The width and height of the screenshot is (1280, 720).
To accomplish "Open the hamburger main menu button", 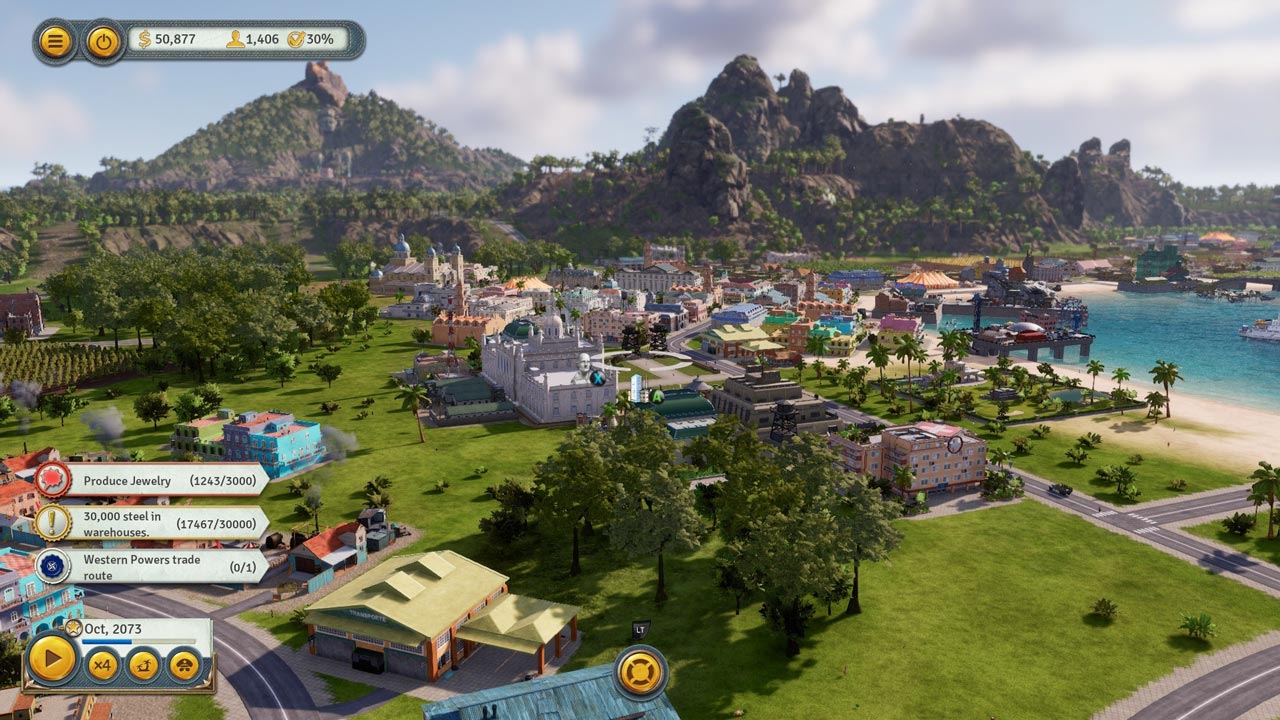I will [55, 41].
